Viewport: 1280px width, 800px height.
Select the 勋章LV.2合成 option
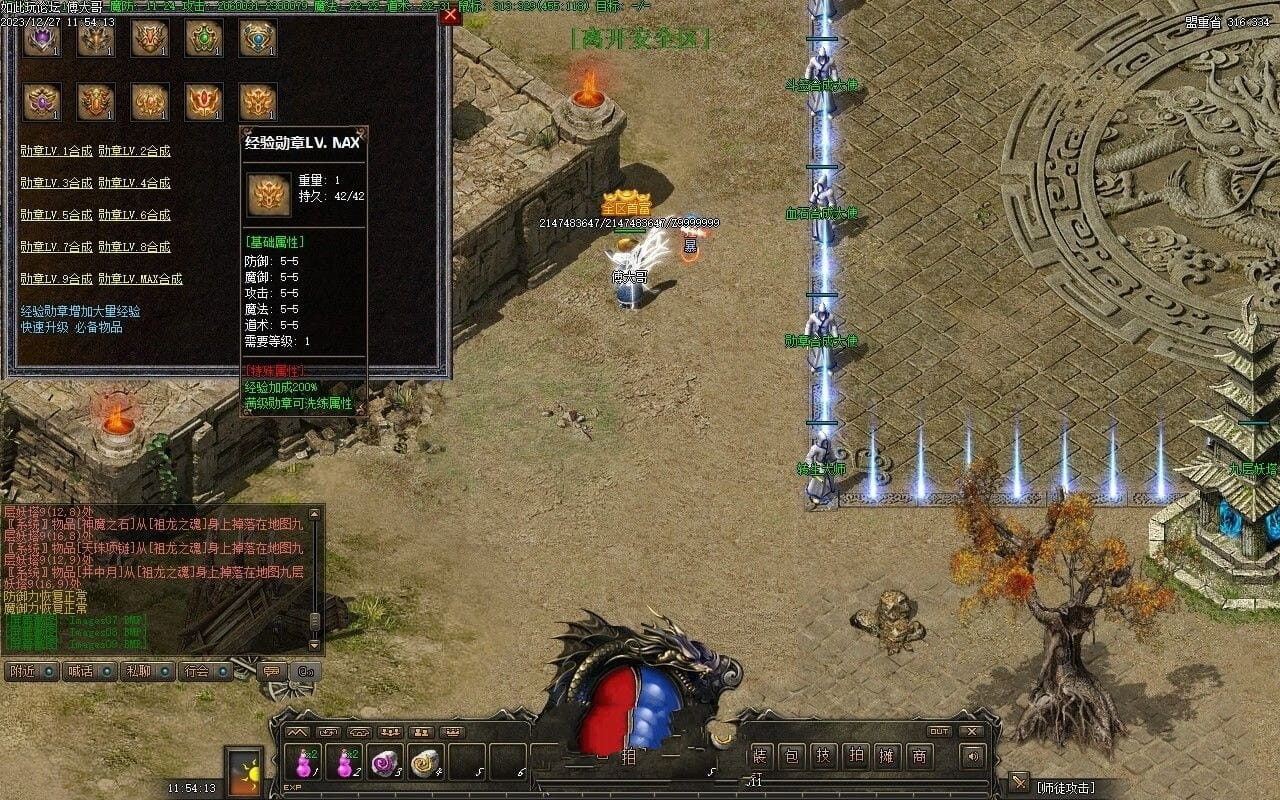click(x=134, y=151)
